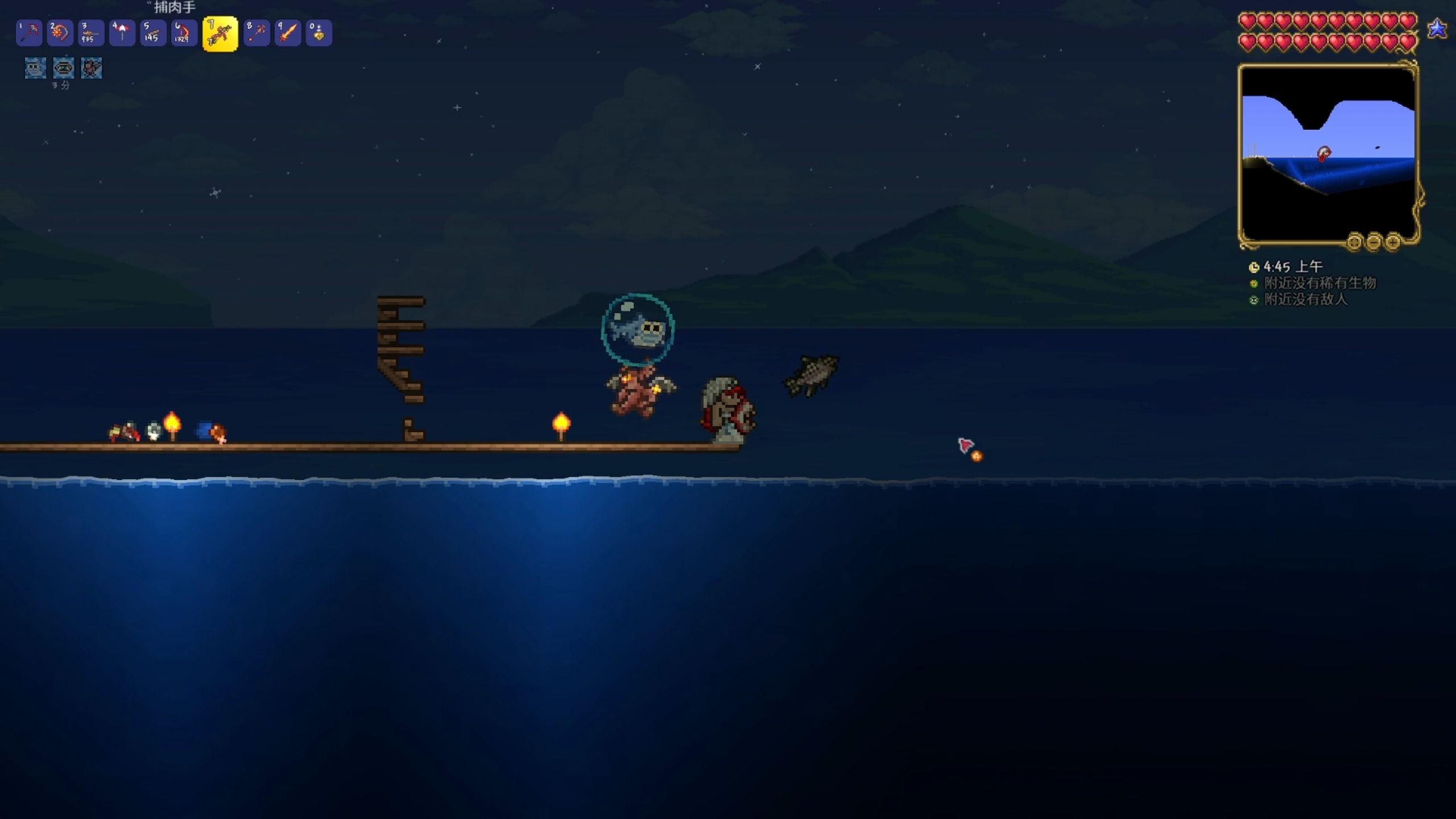Equip the red bow in slot 6
The image size is (1456, 819).
click(184, 33)
